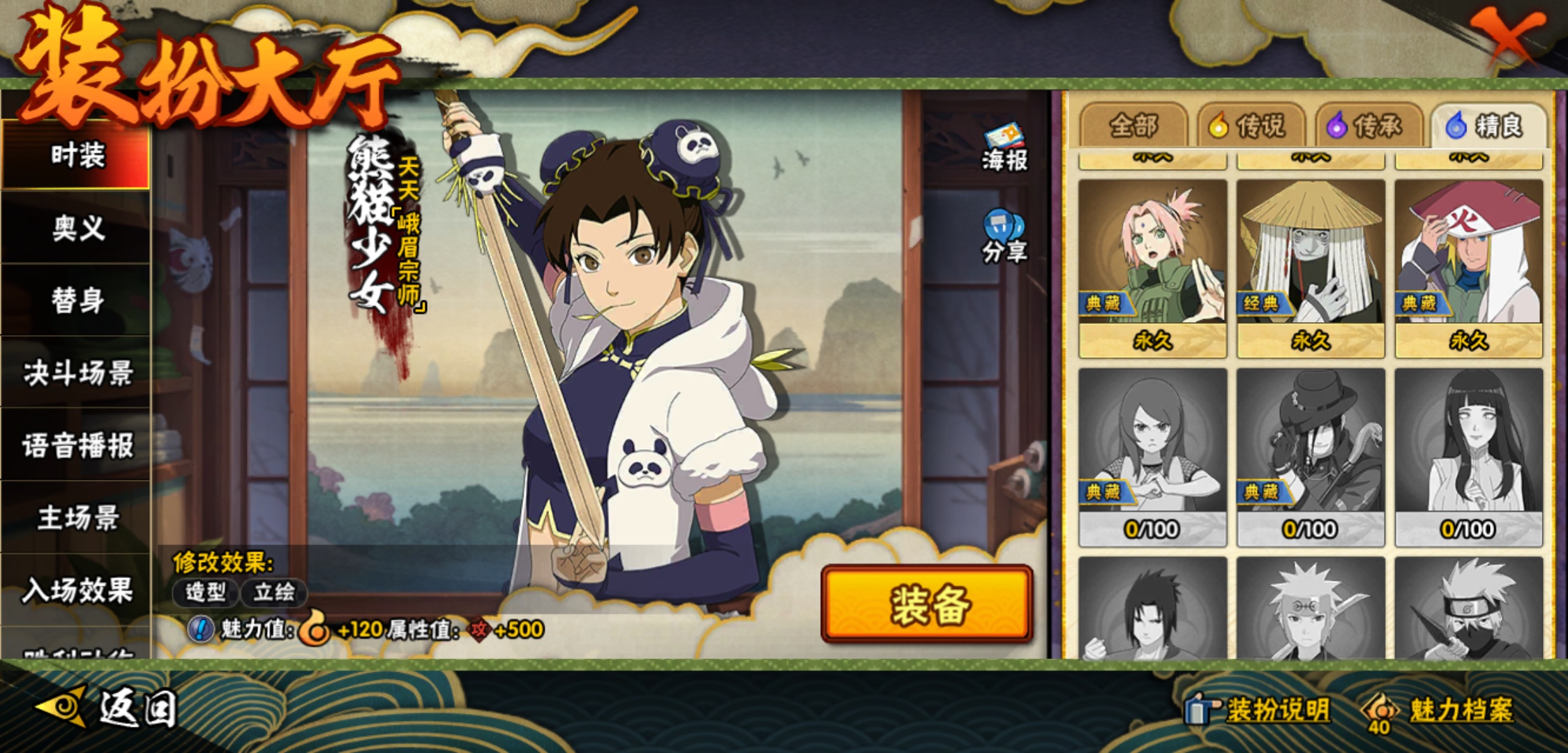Select the 语音播报 voice broadcast entry
The image size is (1568, 753).
coord(77,446)
